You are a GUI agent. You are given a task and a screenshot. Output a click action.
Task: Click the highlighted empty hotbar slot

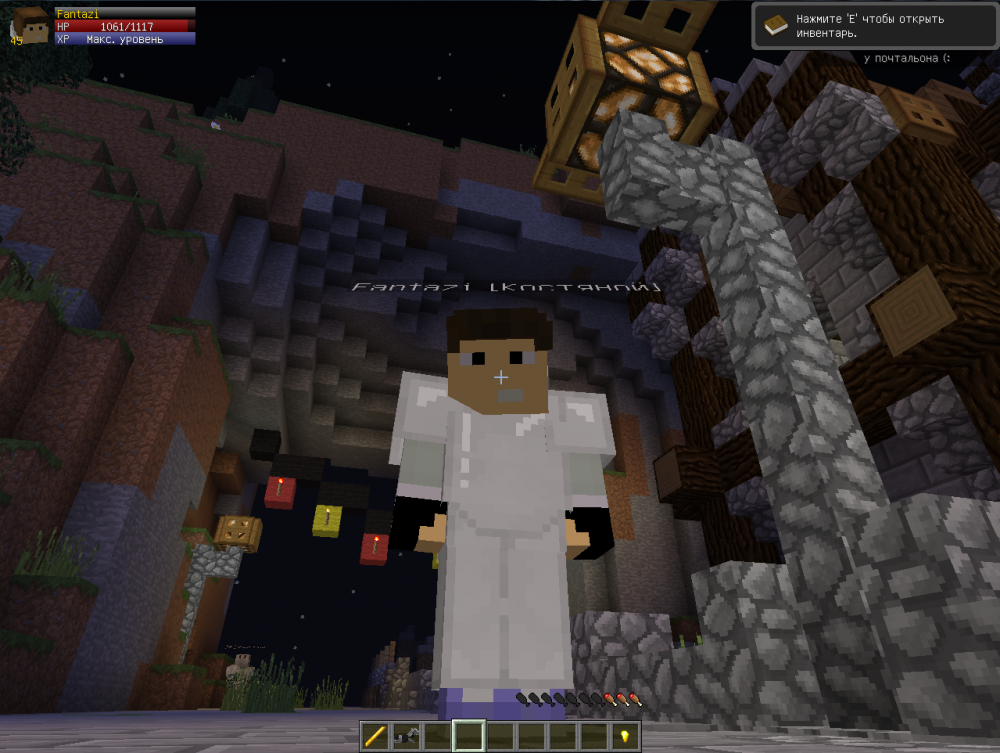[468, 736]
